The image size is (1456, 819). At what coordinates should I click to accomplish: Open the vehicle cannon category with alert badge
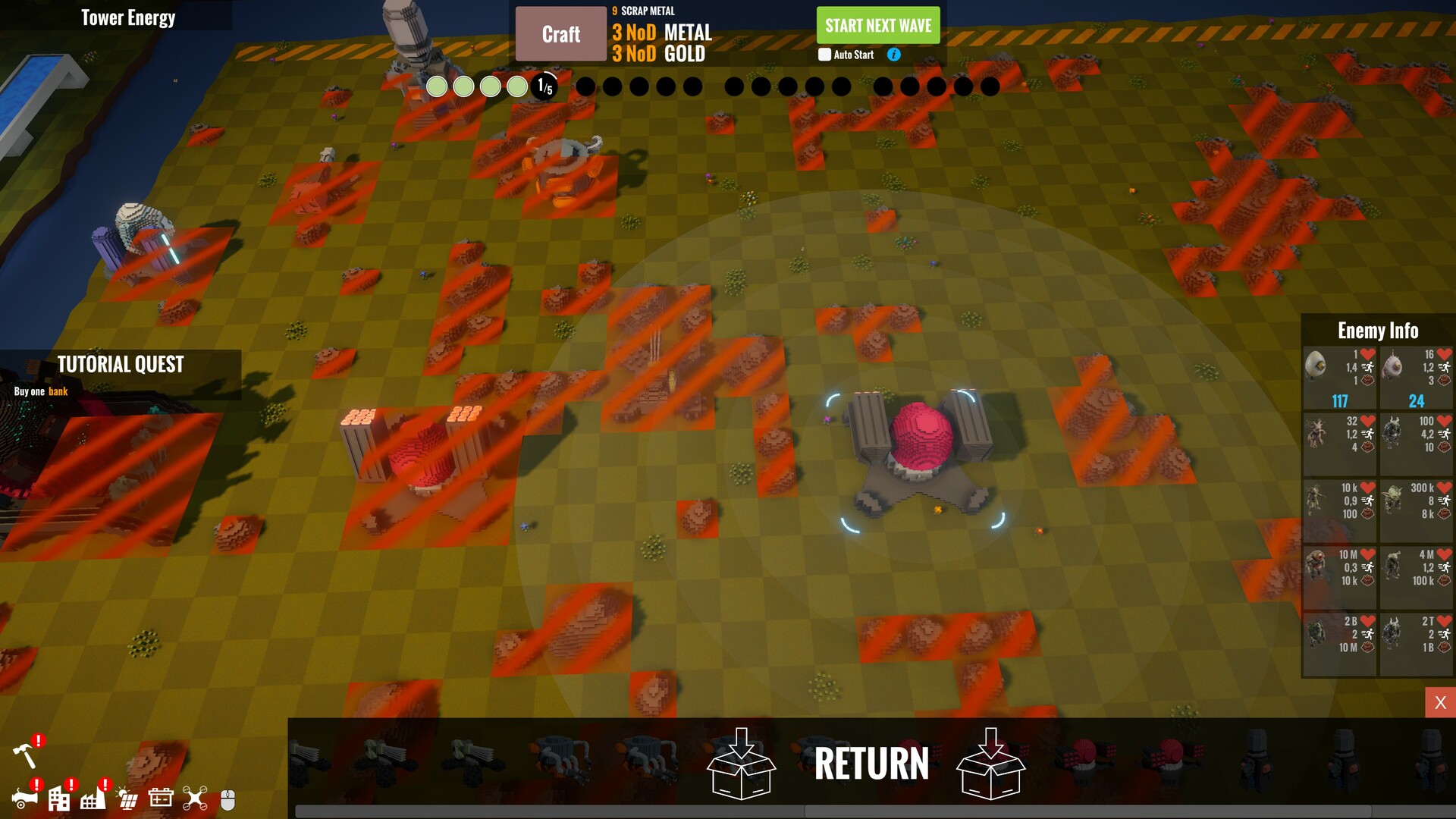coord(25,799)
